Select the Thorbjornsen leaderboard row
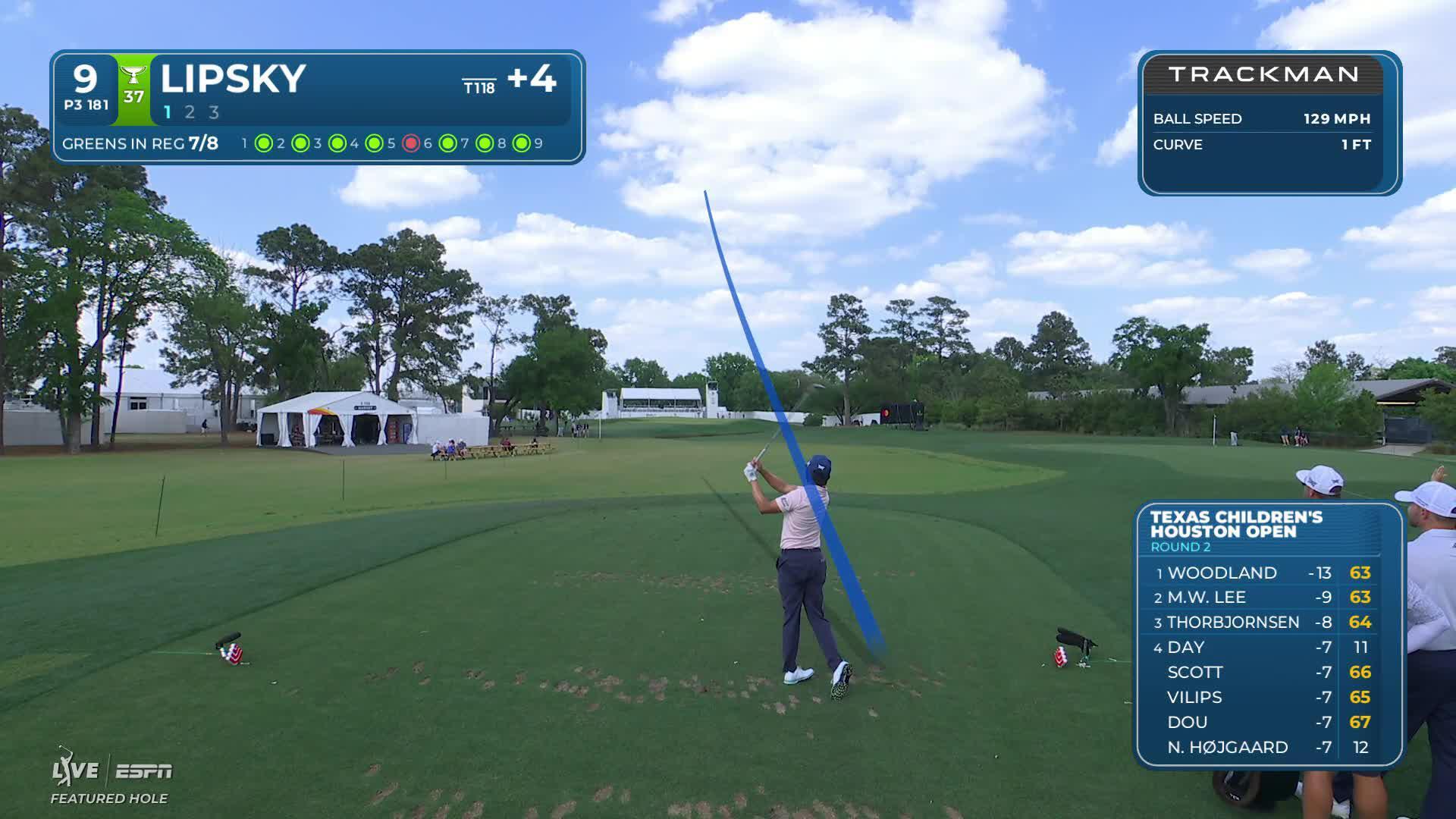Viewport: 1456px width, 819px height. pos(1263,623)
